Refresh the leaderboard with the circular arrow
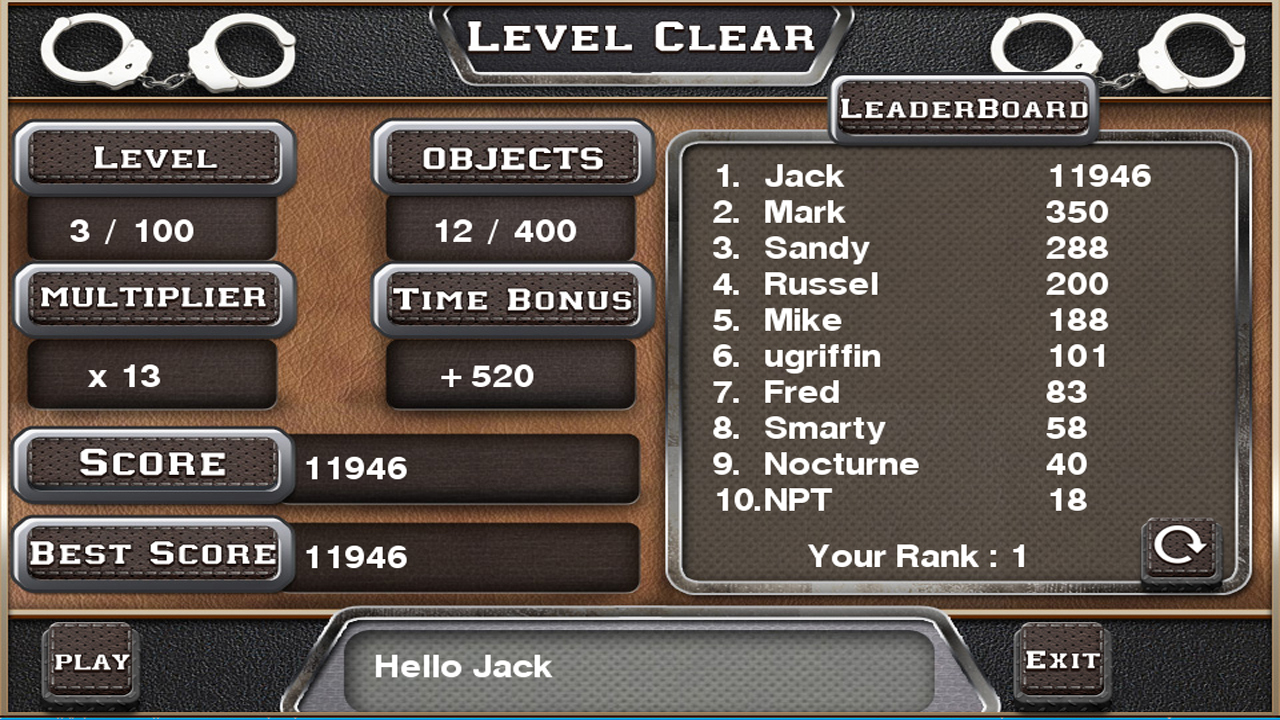 click(x=1181, y=549)
